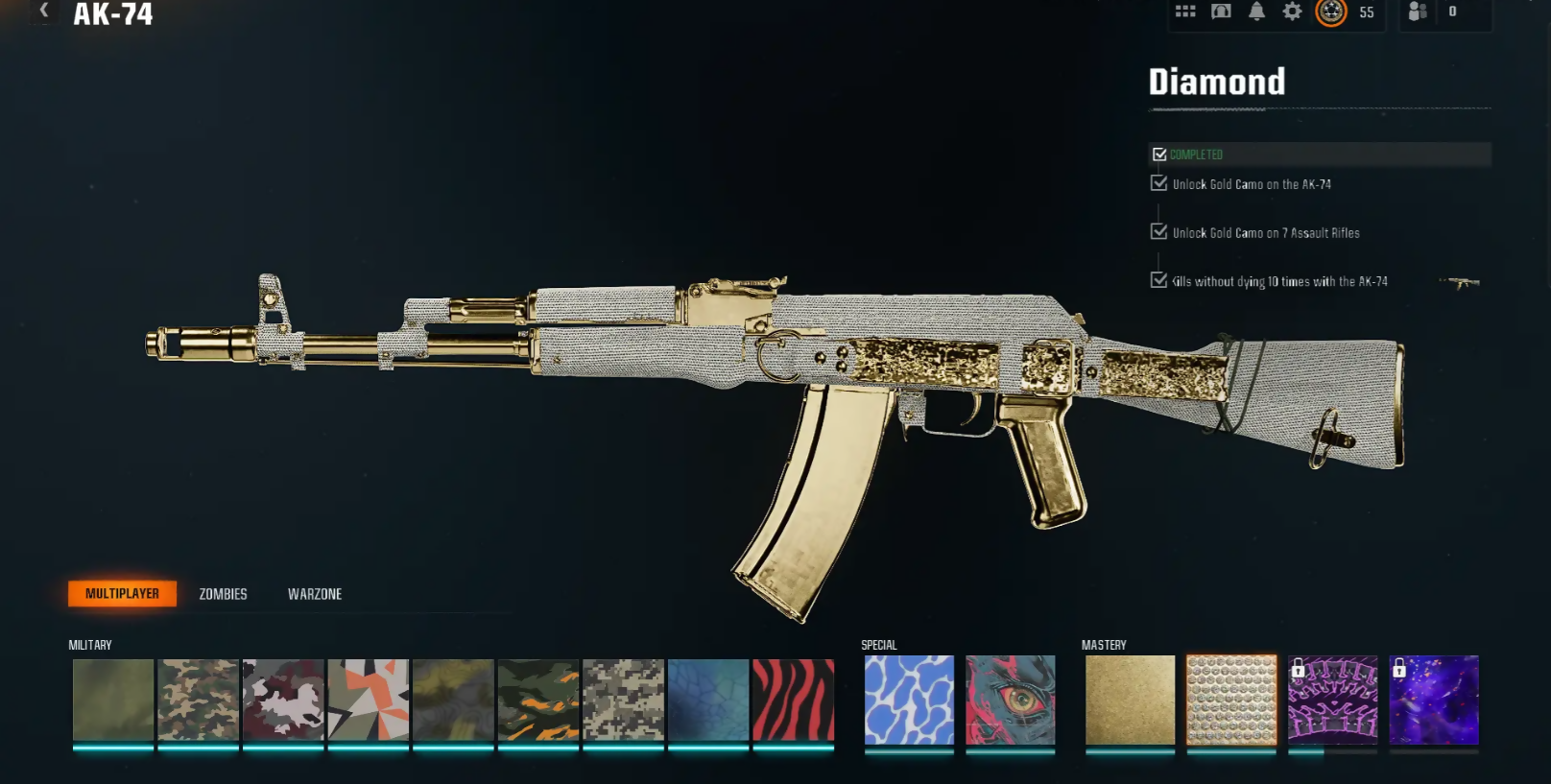Viewport: 1551px width, 784px height.
Task: Switch to the Warzone camo tab
Action: click(x=315, y=594)
